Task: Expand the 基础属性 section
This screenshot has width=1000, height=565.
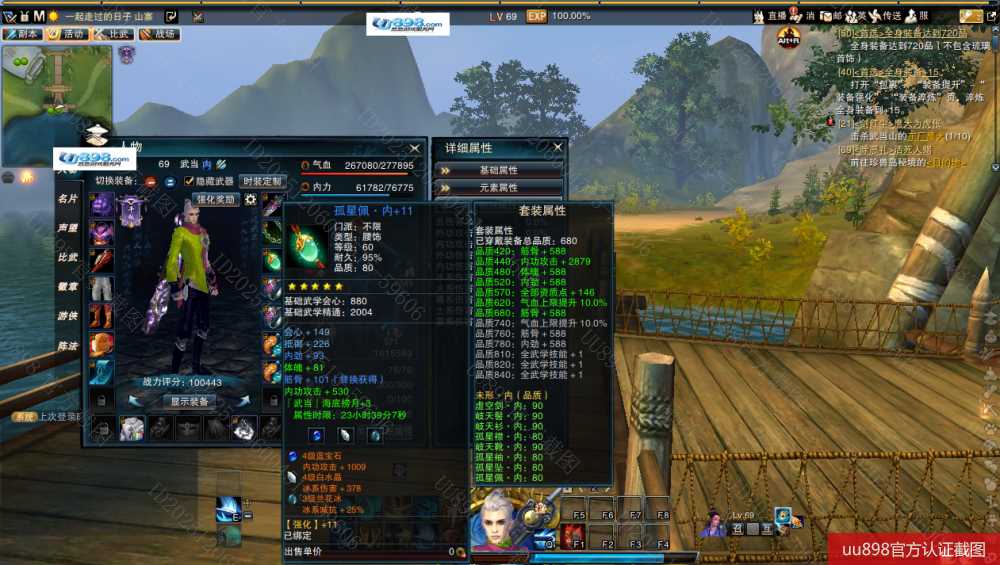Action: tap(499, 170)
